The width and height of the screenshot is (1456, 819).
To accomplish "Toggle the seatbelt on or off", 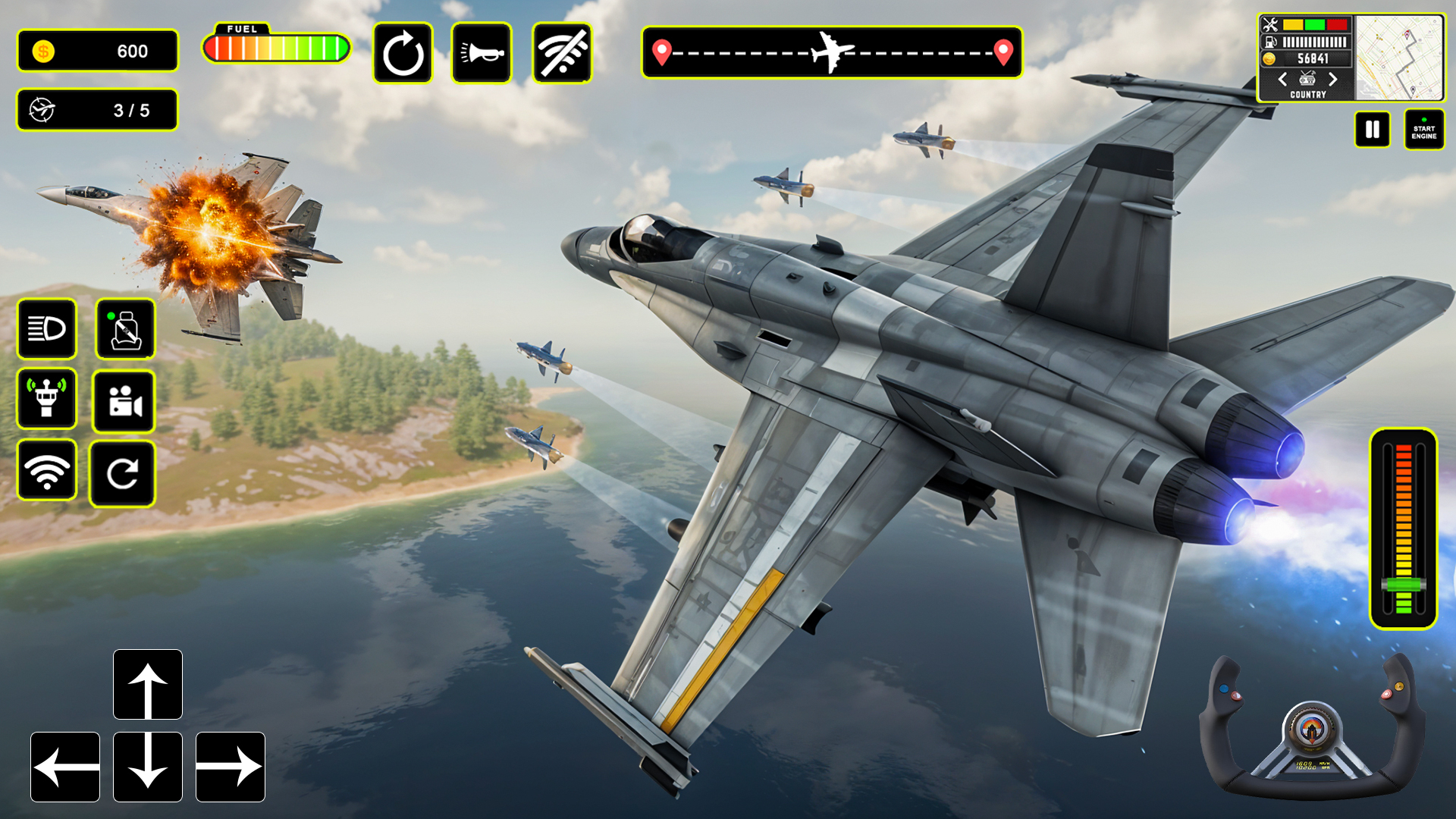I will (x=124, y=329).
